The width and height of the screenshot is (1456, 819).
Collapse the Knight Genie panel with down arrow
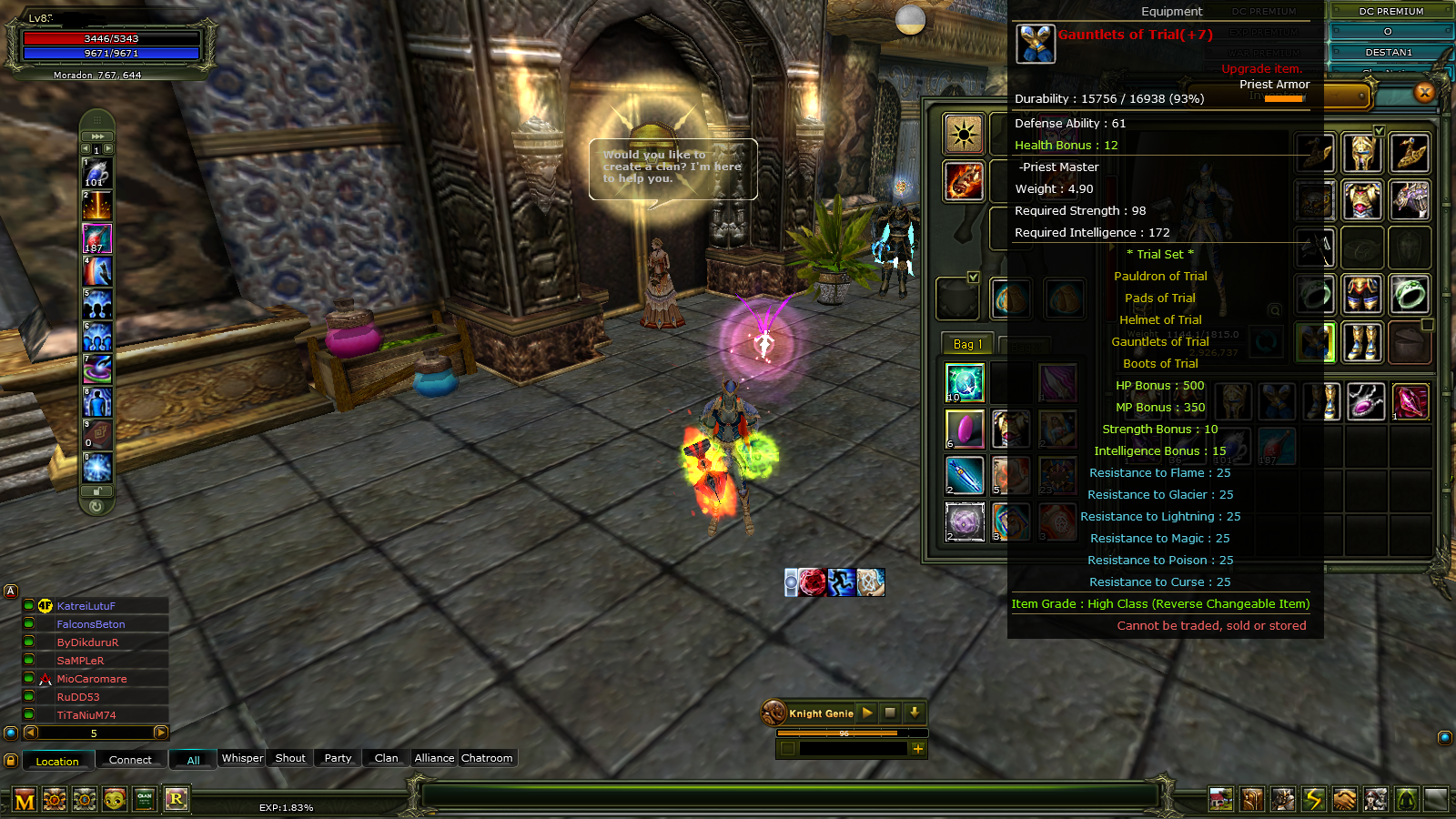(x=914, y=713)
